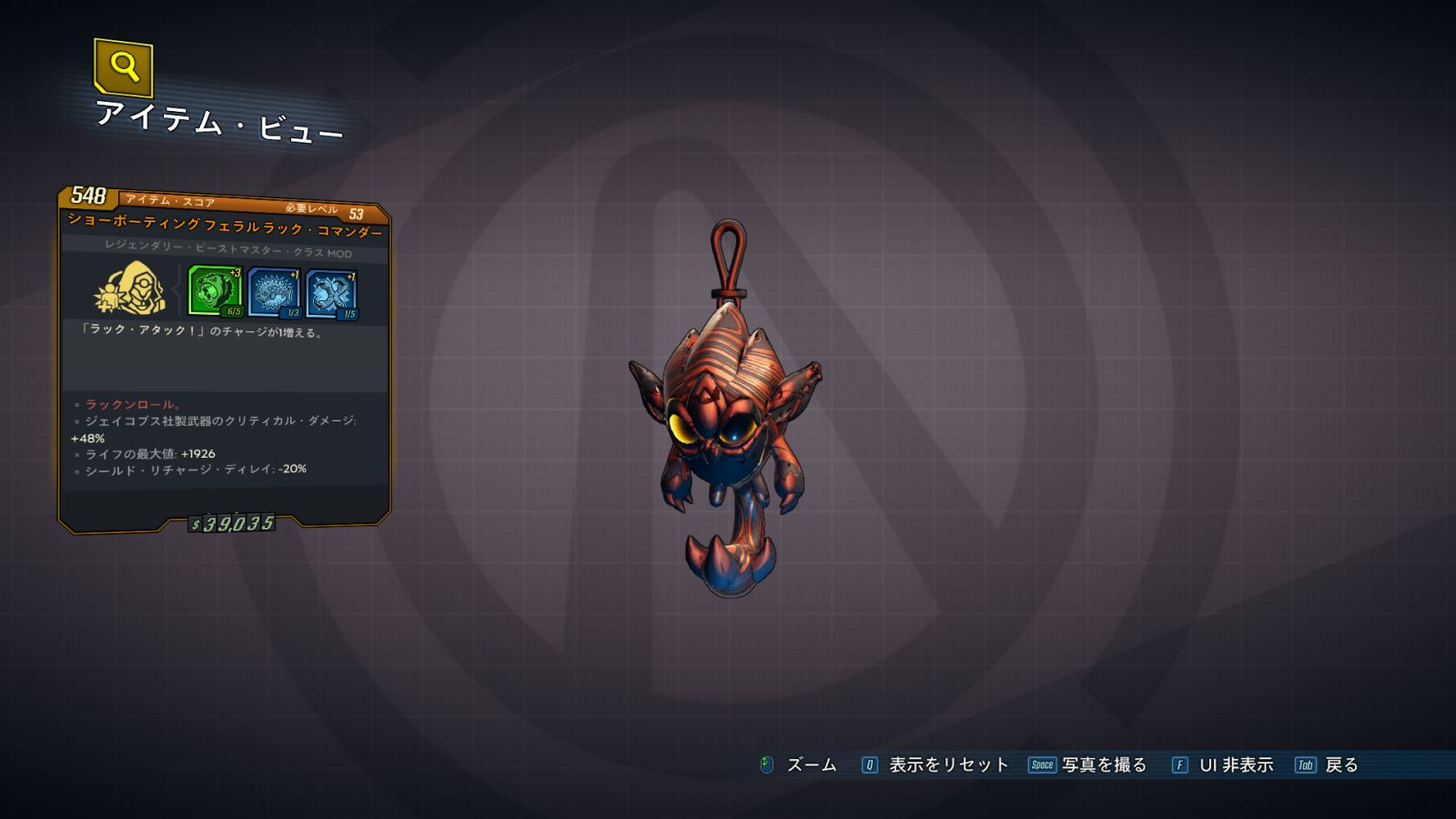The height and width of the screenshot is (819, 1456).
Task: Click the yellow hooded class mod icon
Action: pyautogui.click(x=132, y=288)
